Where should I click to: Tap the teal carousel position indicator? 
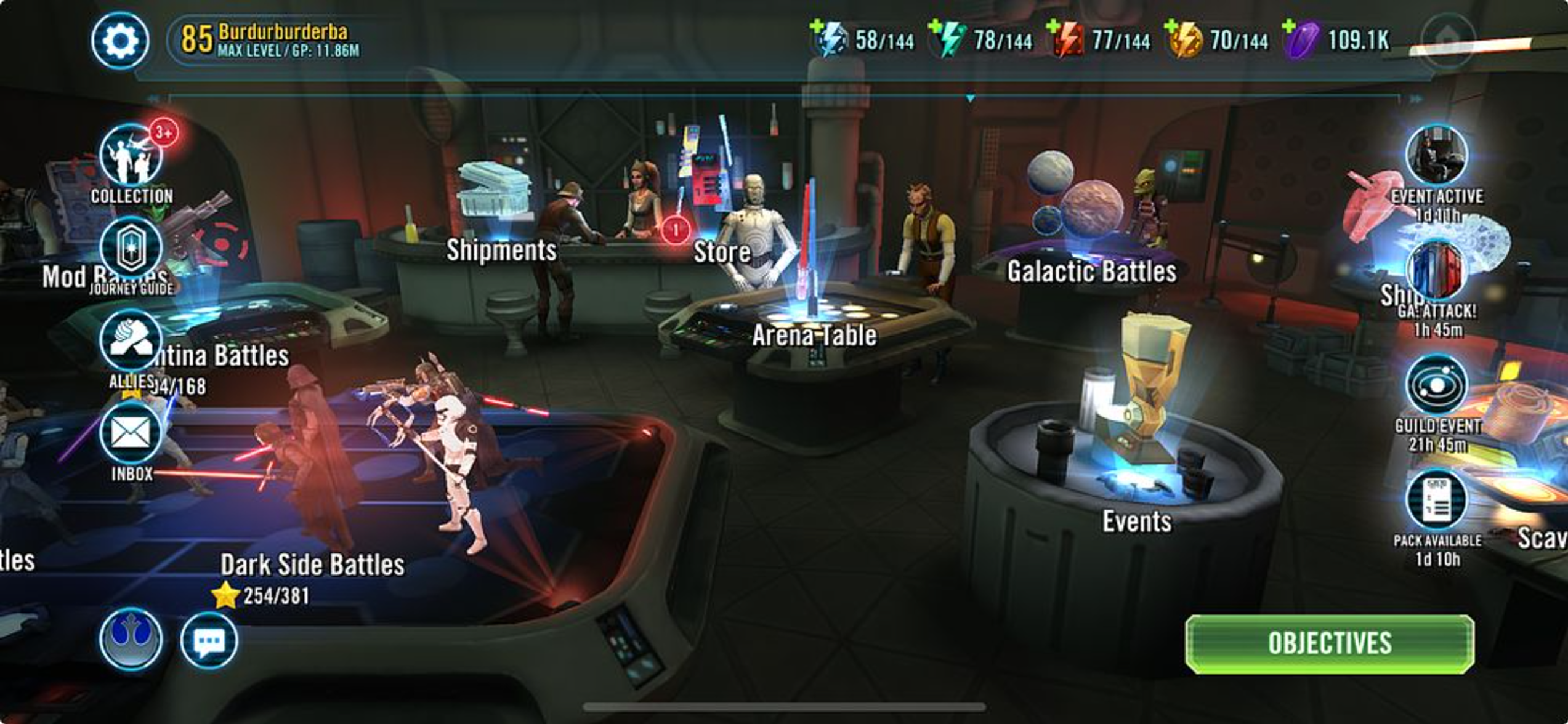pos(972,97)
